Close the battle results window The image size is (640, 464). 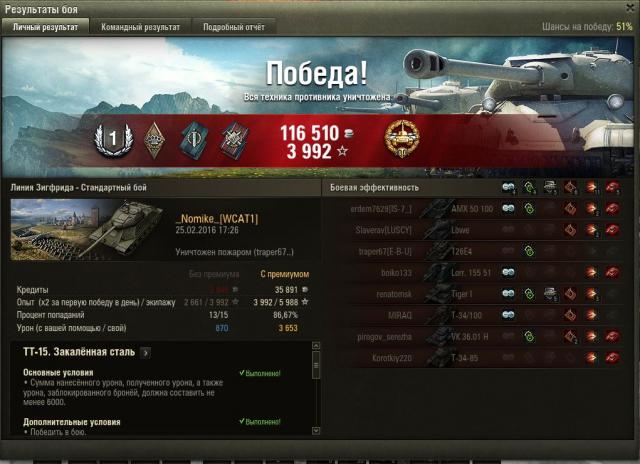(629, 8)
